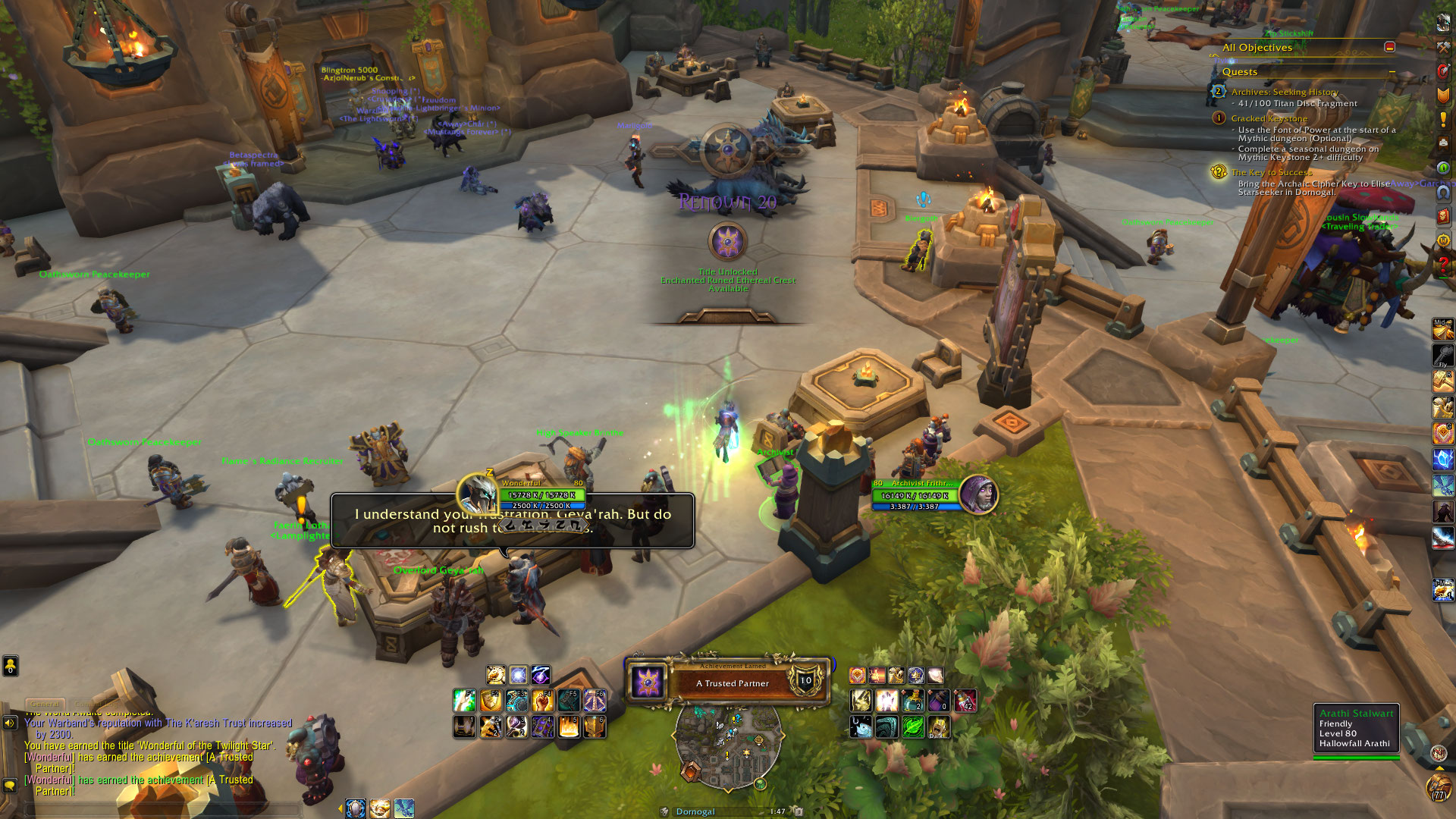Click the Archivist Frithr target portrait

978,495
